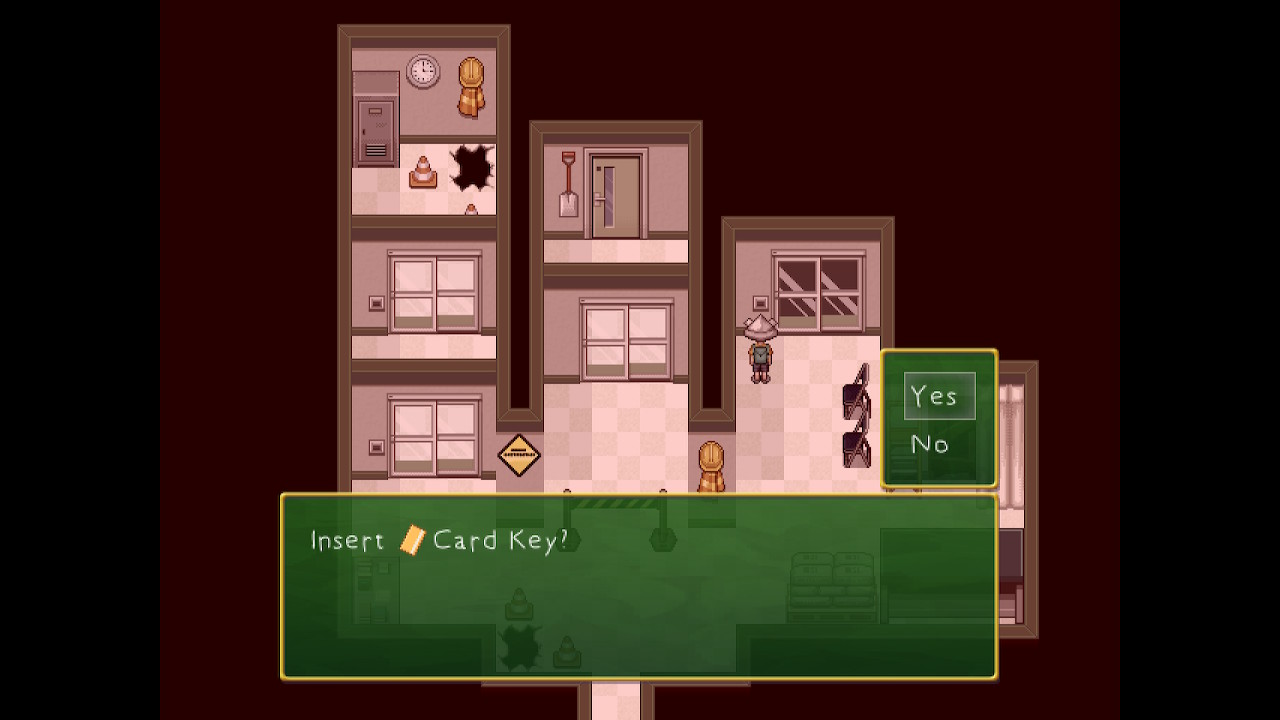Image resolution: width=1280 pixels, height=720 pixels.
Task: Select the No option
Action: (x=930, y=444)
